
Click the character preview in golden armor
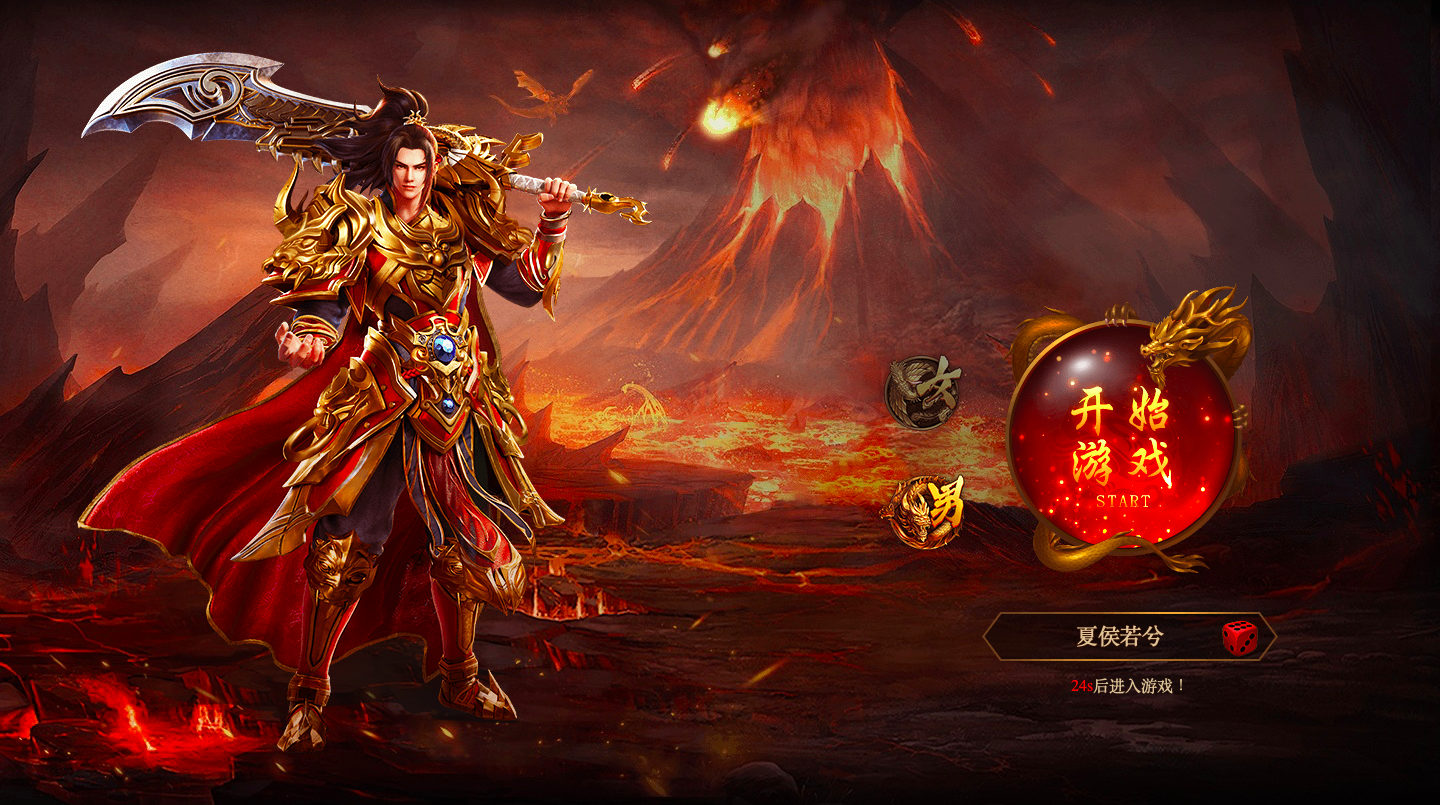click(x=400, y=400)
